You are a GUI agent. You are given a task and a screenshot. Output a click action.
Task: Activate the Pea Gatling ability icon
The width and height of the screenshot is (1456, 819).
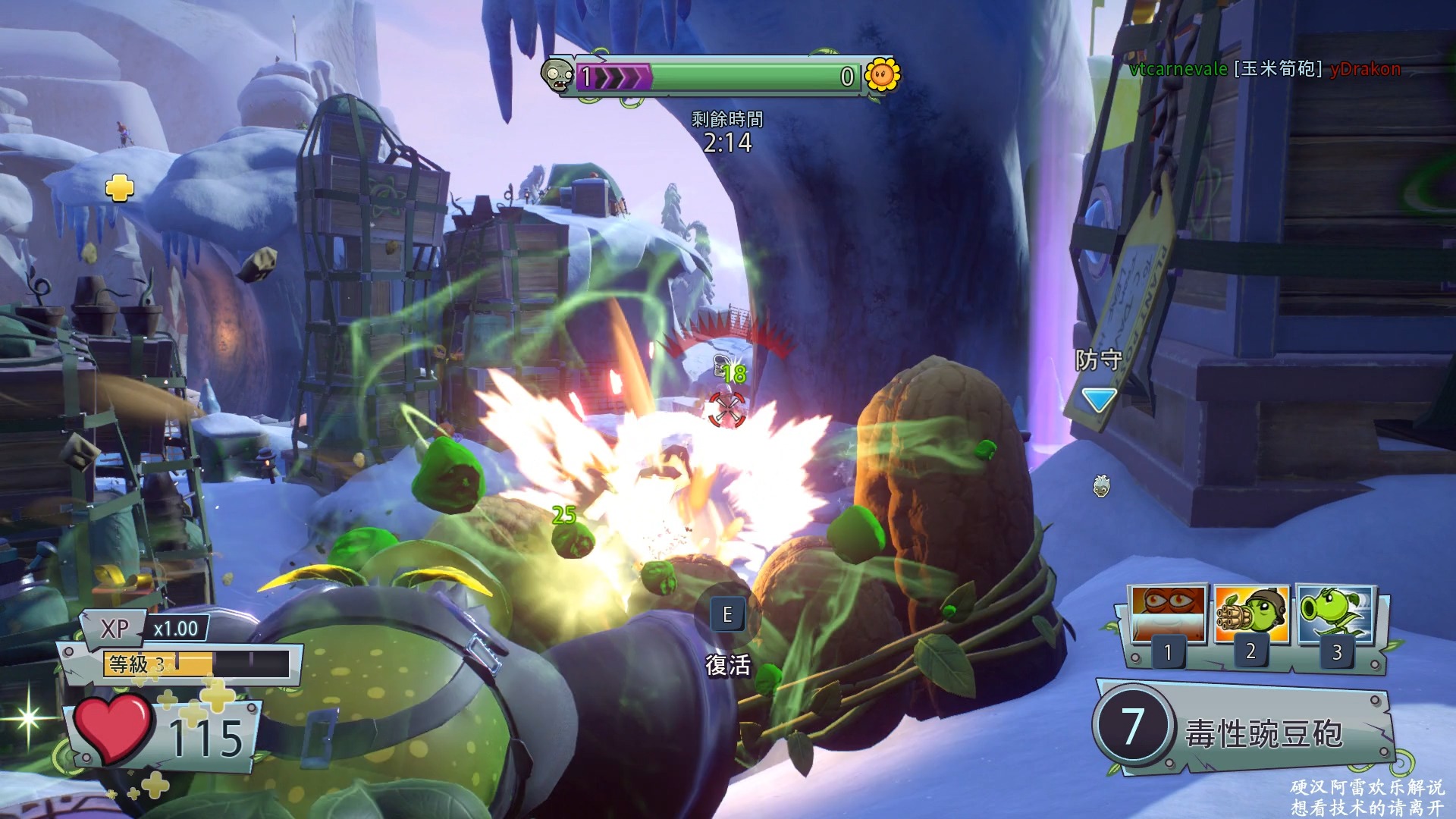[1251, 613]
